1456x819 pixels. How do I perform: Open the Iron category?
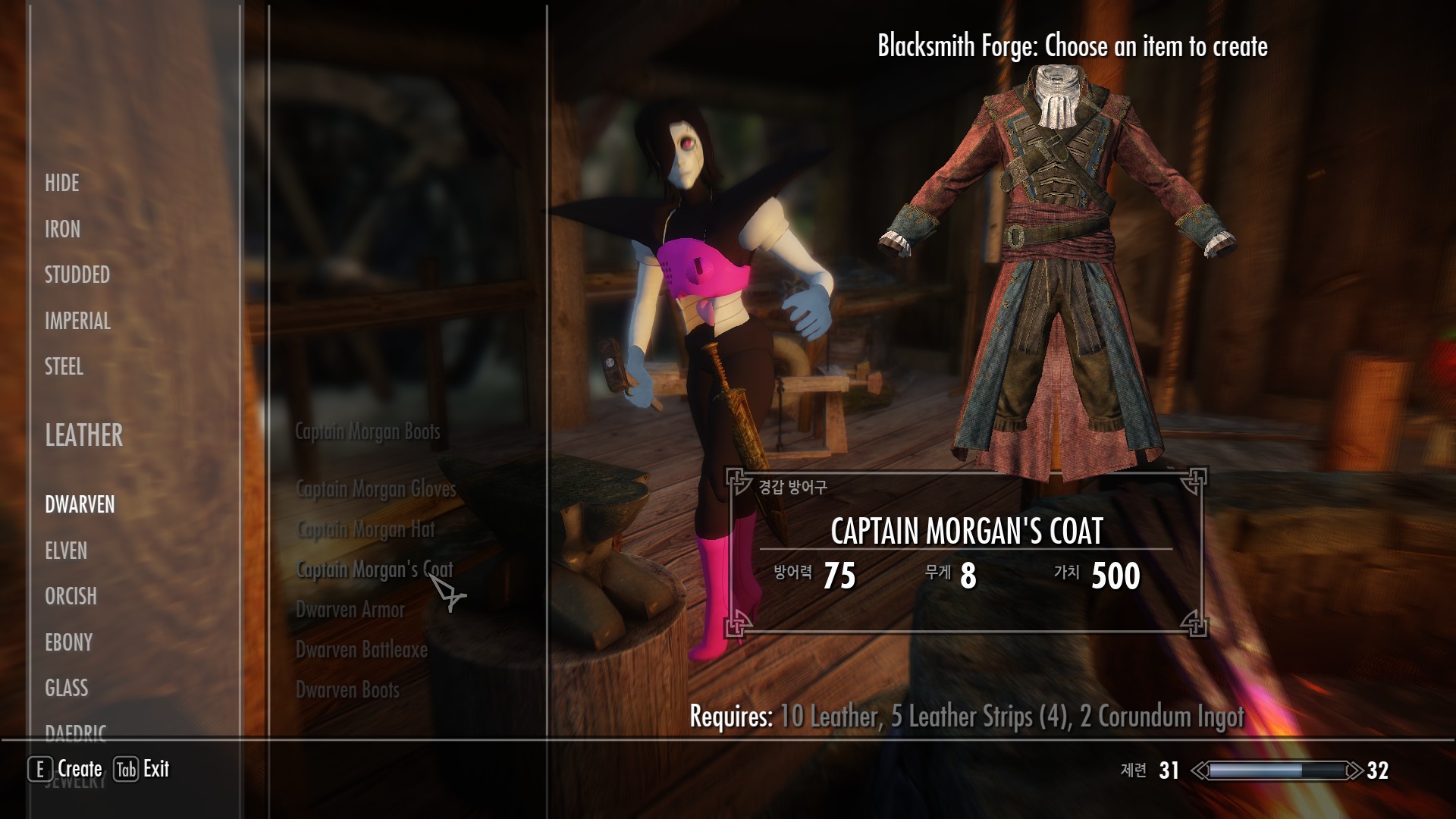(62, 229)
